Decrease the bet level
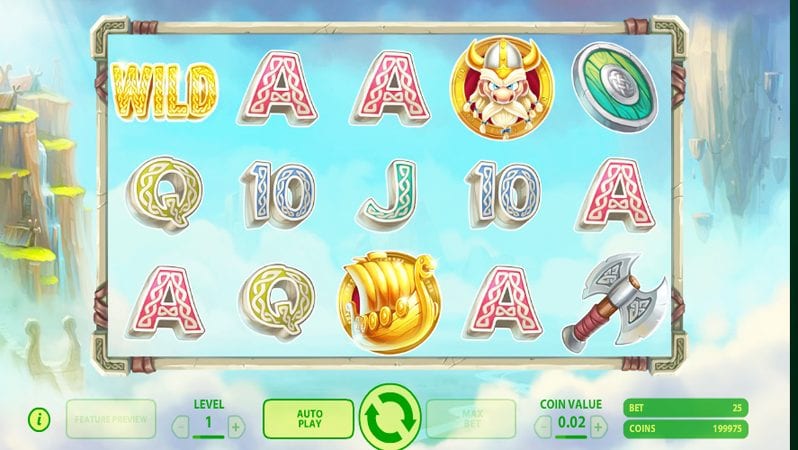The image size is (798, 450). 181,427
